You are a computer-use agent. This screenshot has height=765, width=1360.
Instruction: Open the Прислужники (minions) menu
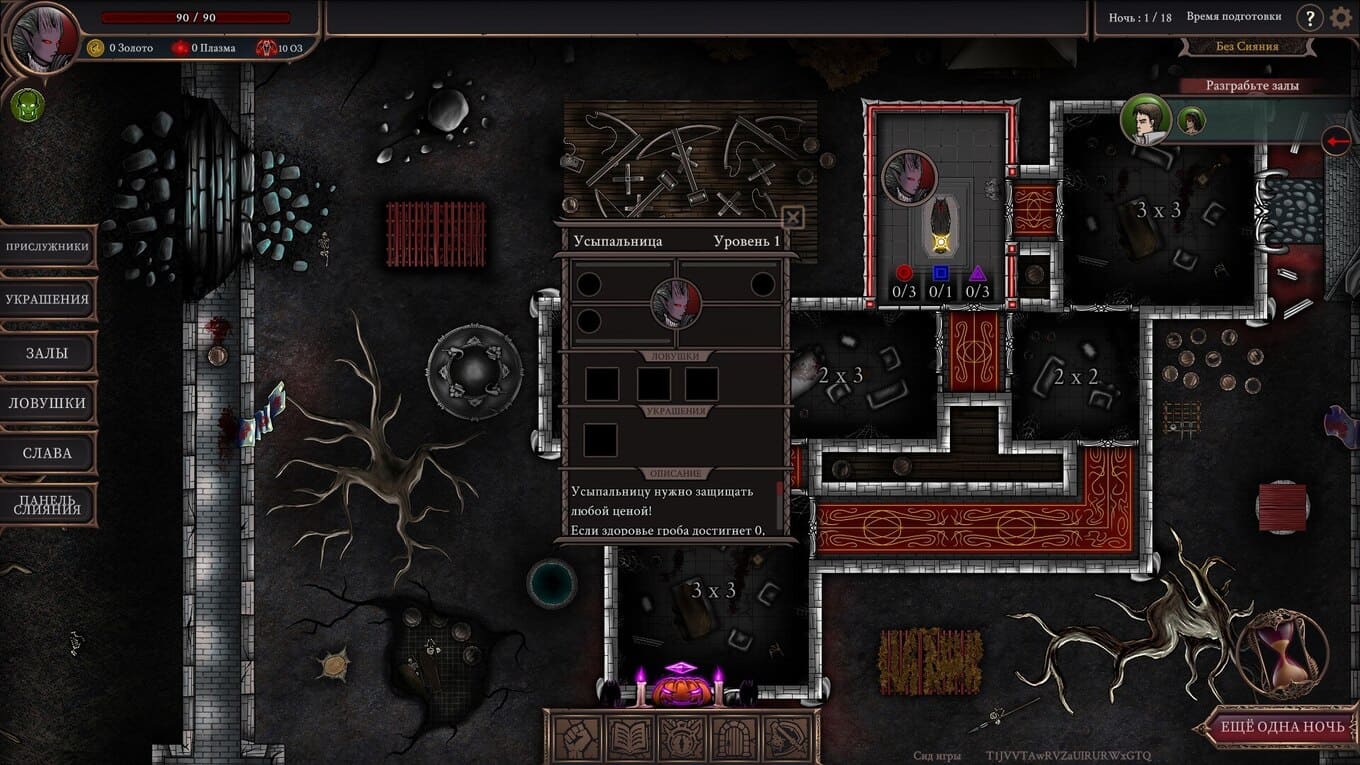[x=47, y=247]
